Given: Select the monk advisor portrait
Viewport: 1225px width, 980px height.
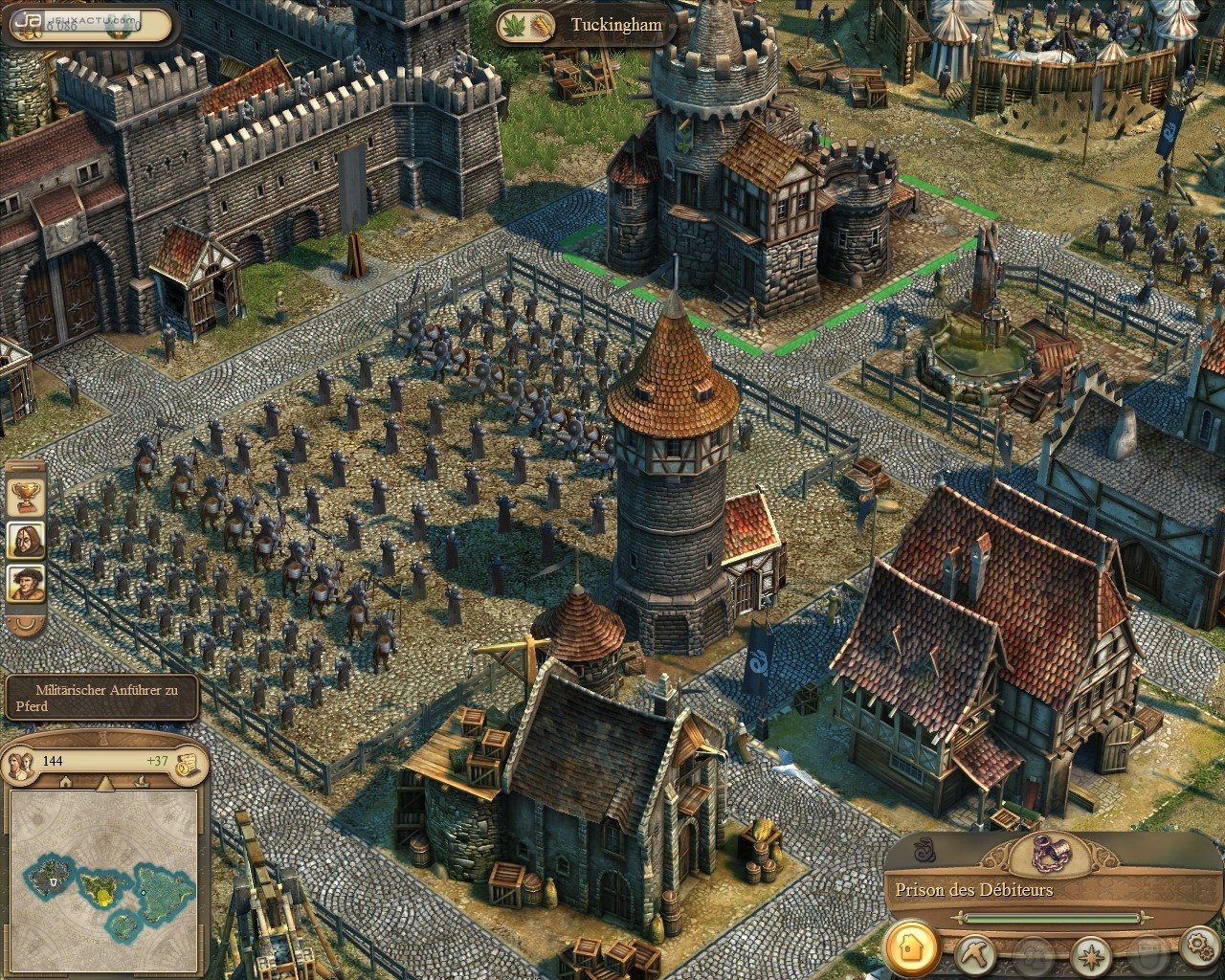Looking at the screenshot, I should click(x=25, y=539).
